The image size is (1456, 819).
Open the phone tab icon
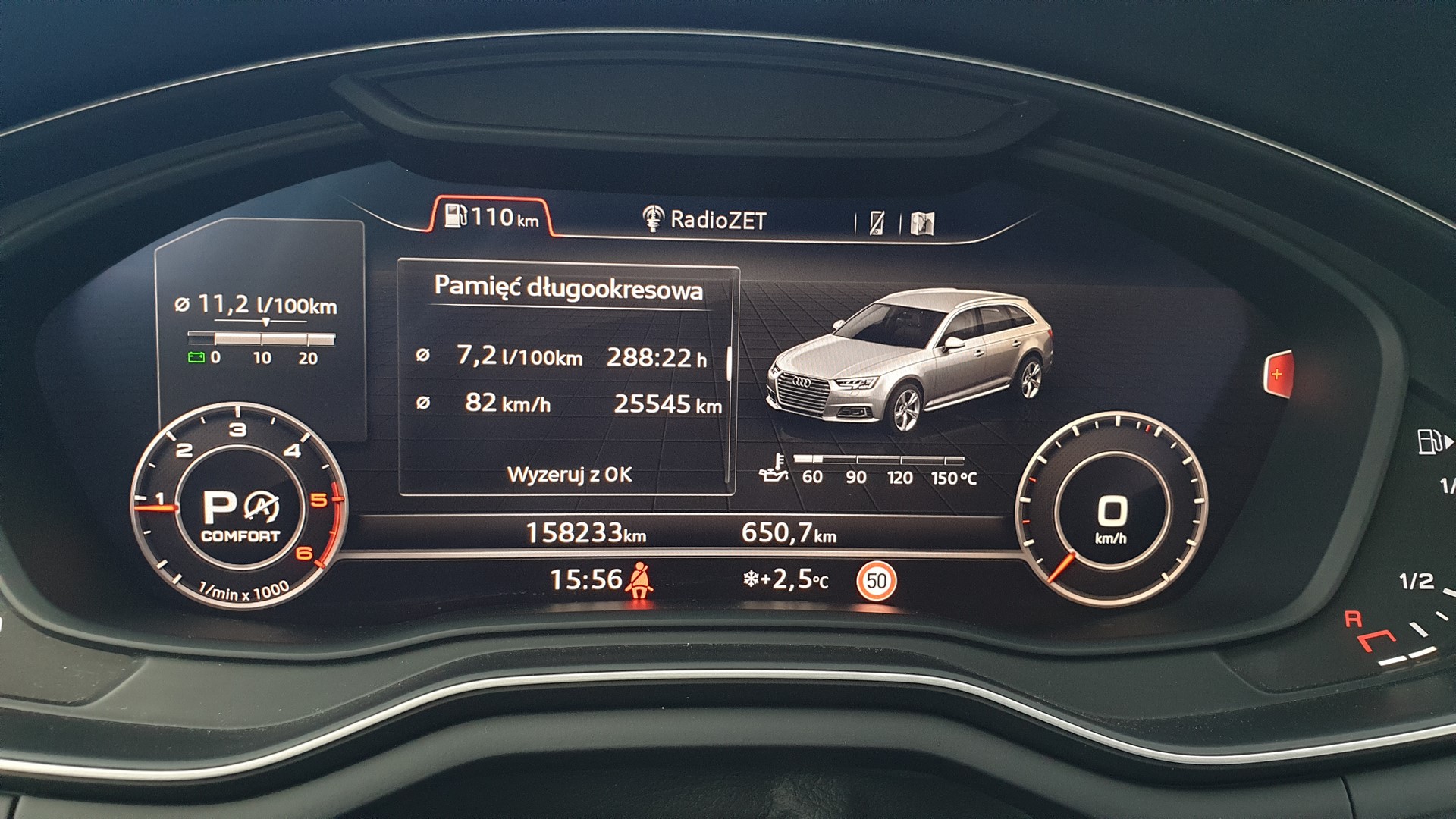pos(877,222)
